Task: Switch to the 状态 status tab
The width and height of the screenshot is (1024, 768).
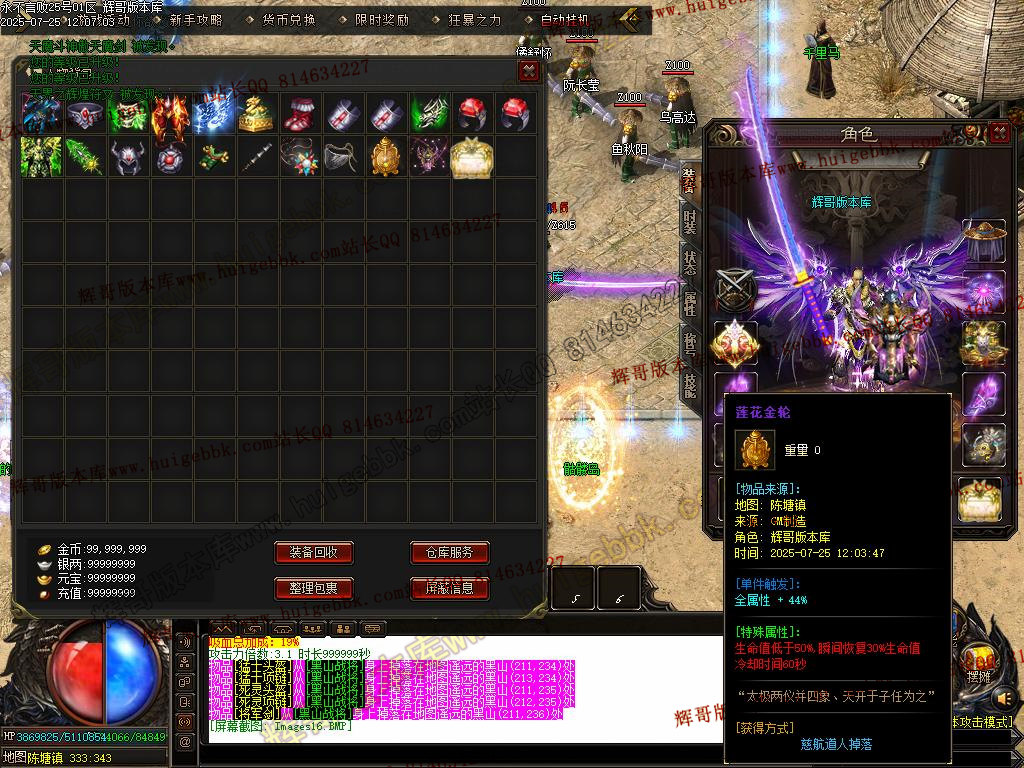Action: click(690, 263)
